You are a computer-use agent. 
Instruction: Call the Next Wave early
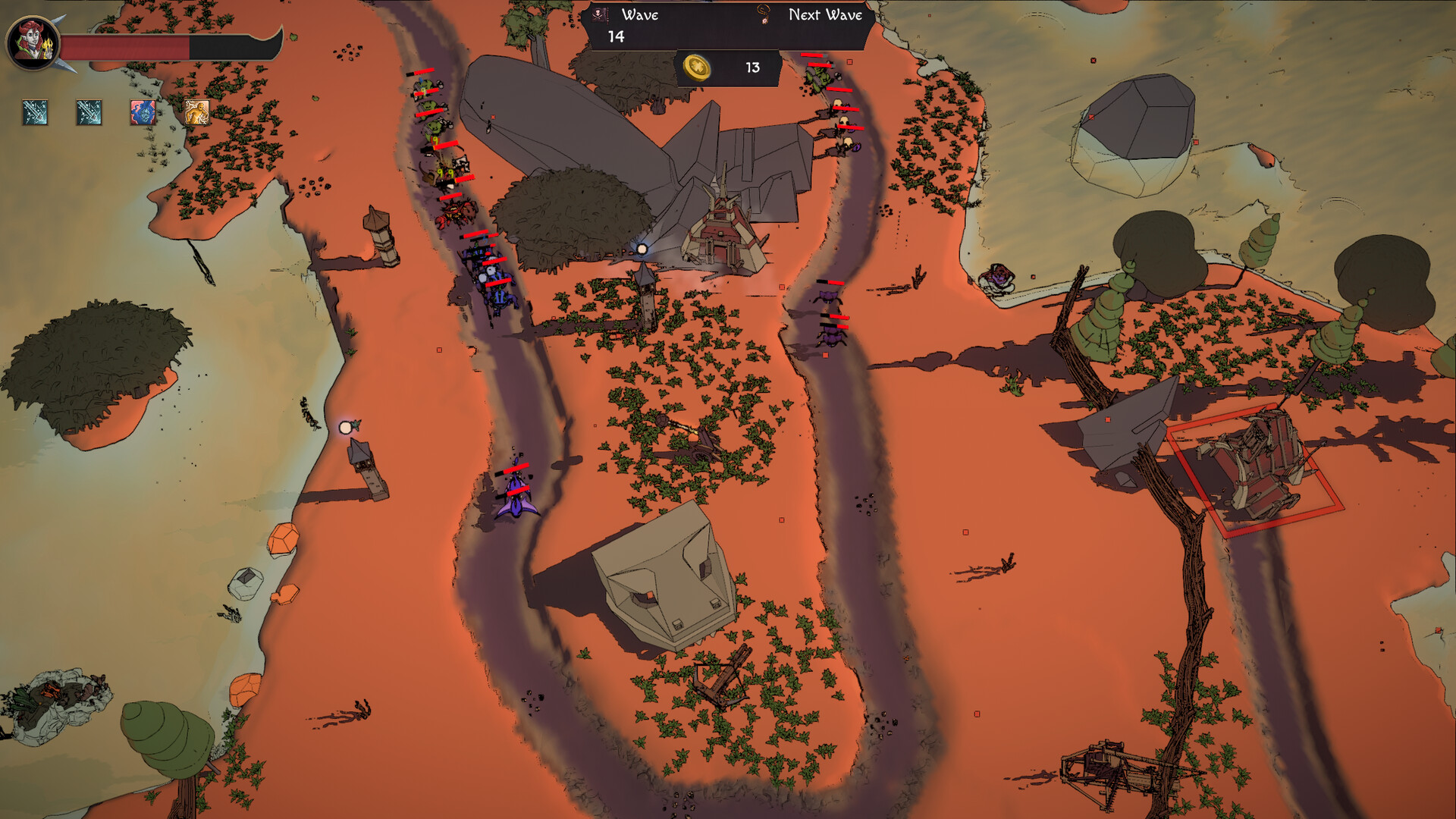tap(824, 15)
